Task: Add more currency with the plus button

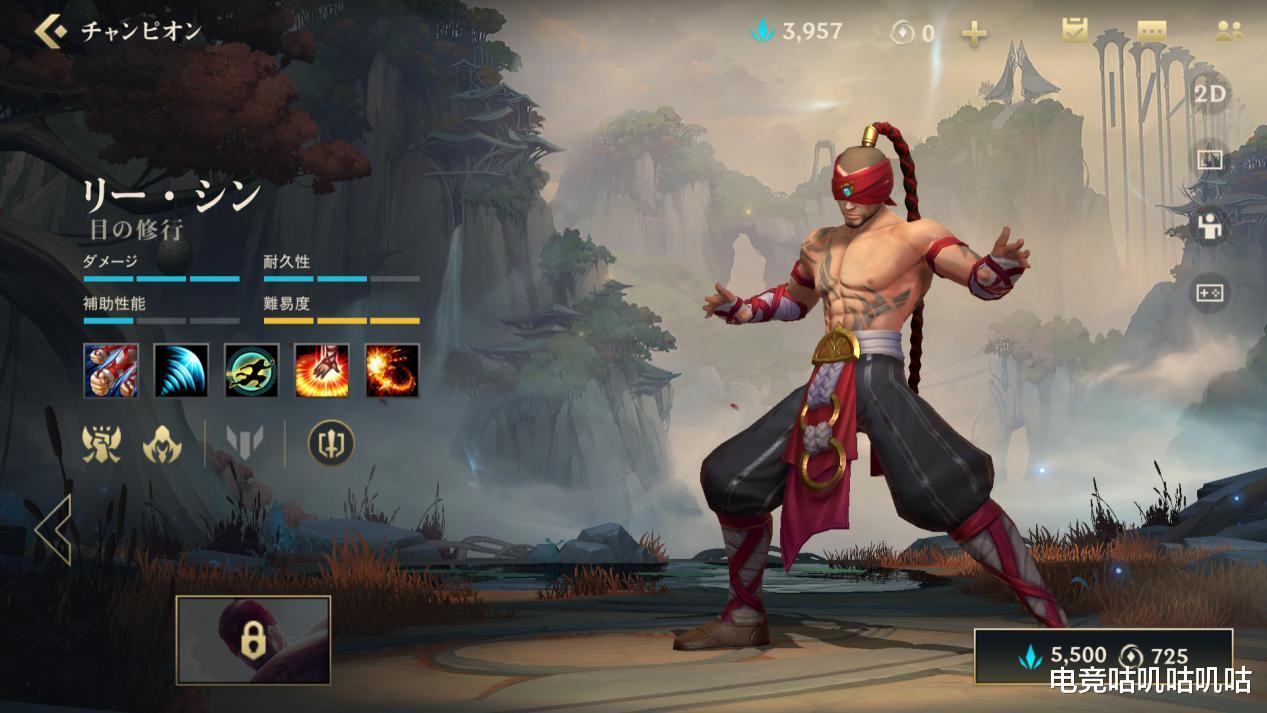Action: pyautogui.click(x=974, y=34)
